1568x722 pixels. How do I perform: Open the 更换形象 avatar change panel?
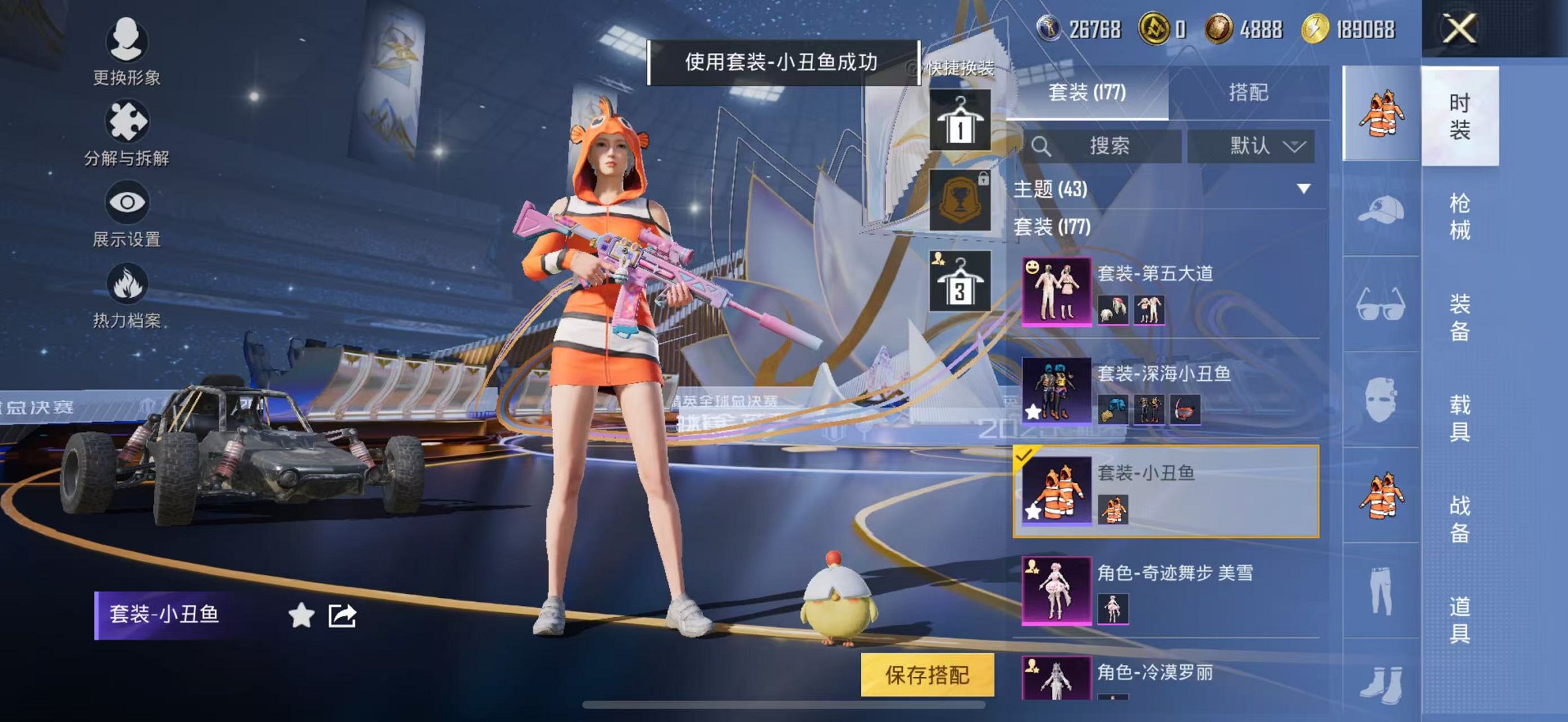point(126,41)
